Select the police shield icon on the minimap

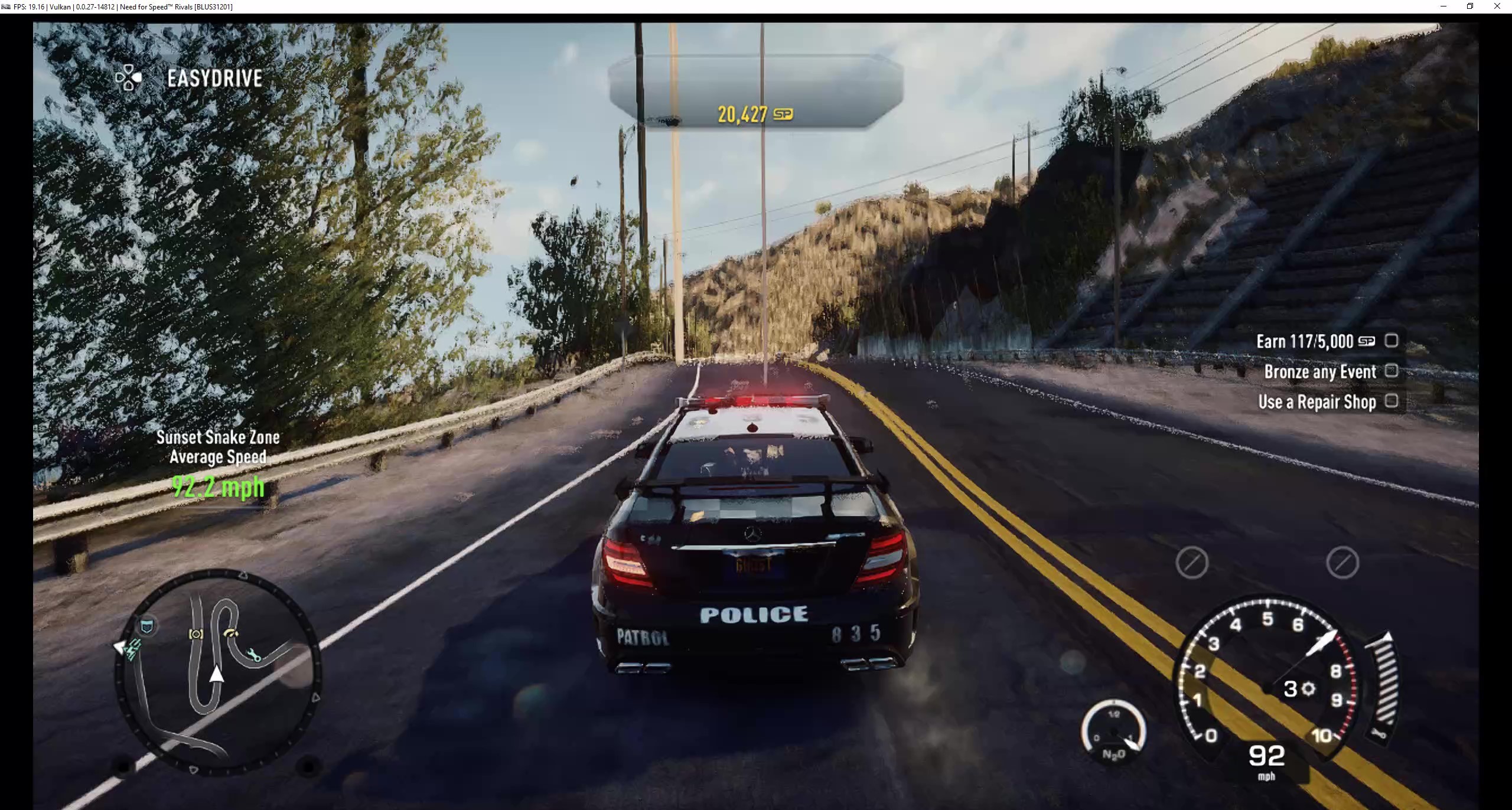coord(146,625)
